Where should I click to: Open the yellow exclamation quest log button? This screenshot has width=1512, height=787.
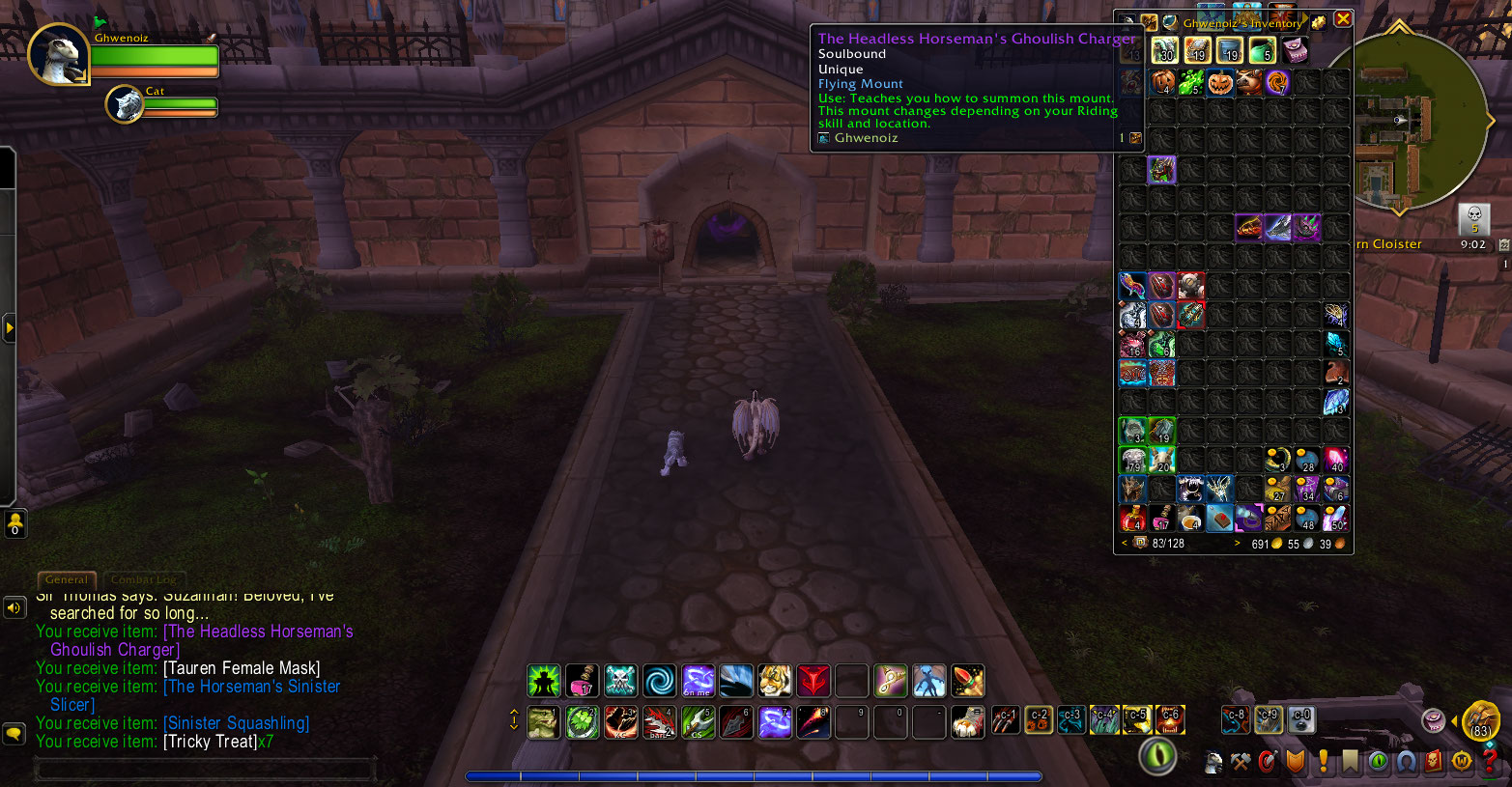(1324, 763)
